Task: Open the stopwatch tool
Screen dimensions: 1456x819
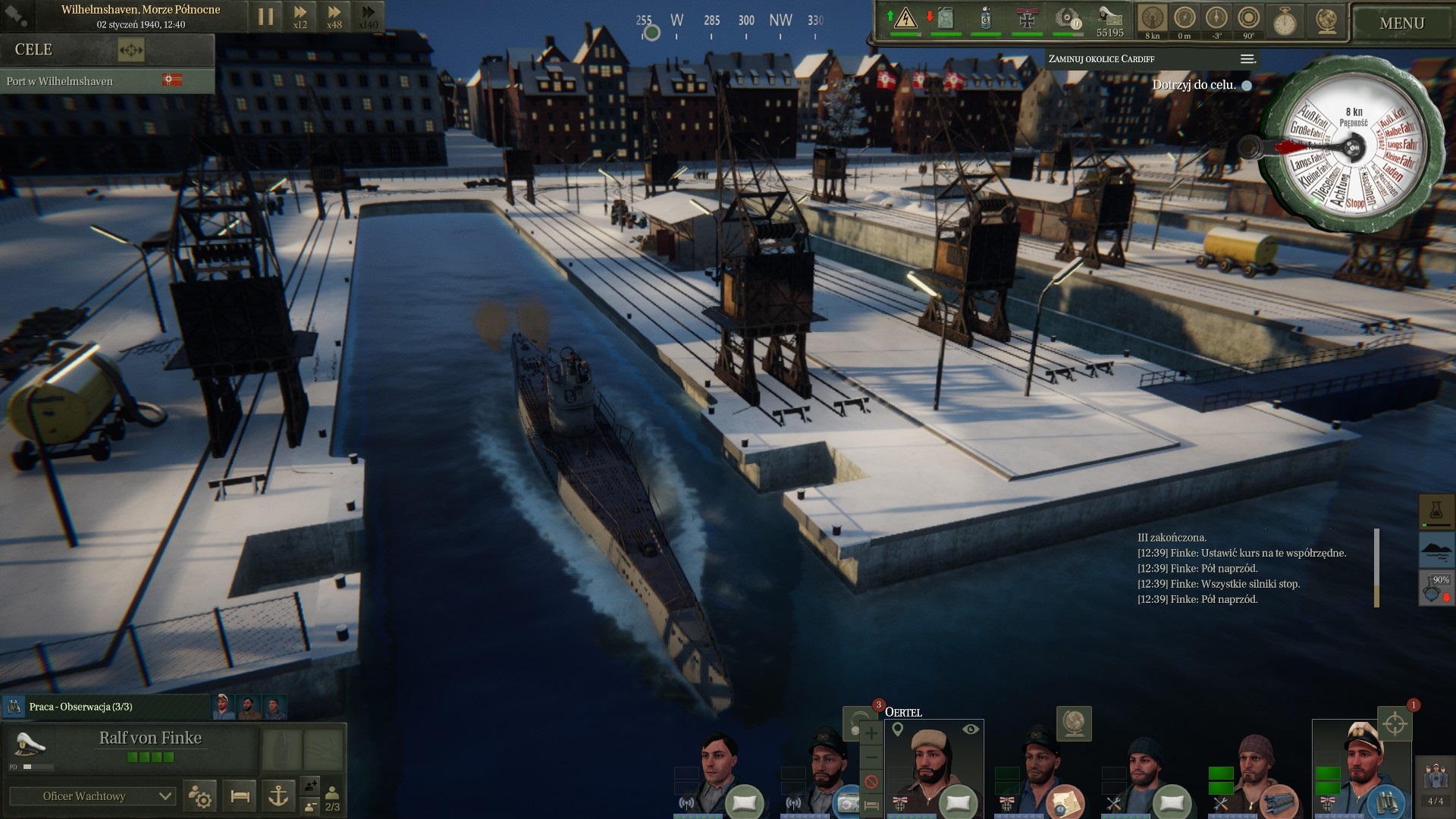Action: point(1284,20)
